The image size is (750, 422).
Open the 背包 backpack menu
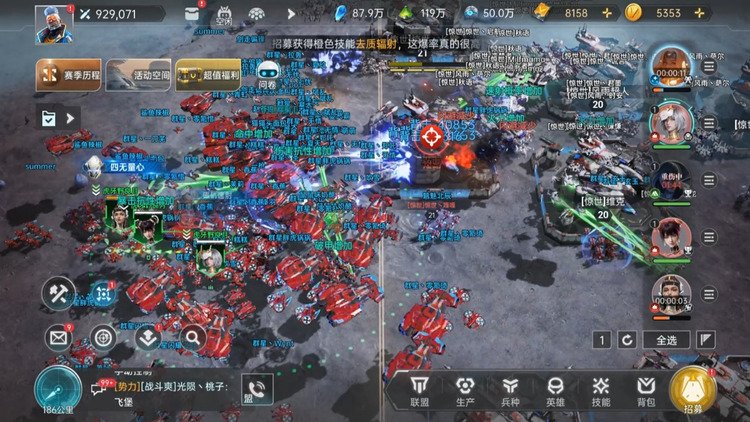point(646,390)
